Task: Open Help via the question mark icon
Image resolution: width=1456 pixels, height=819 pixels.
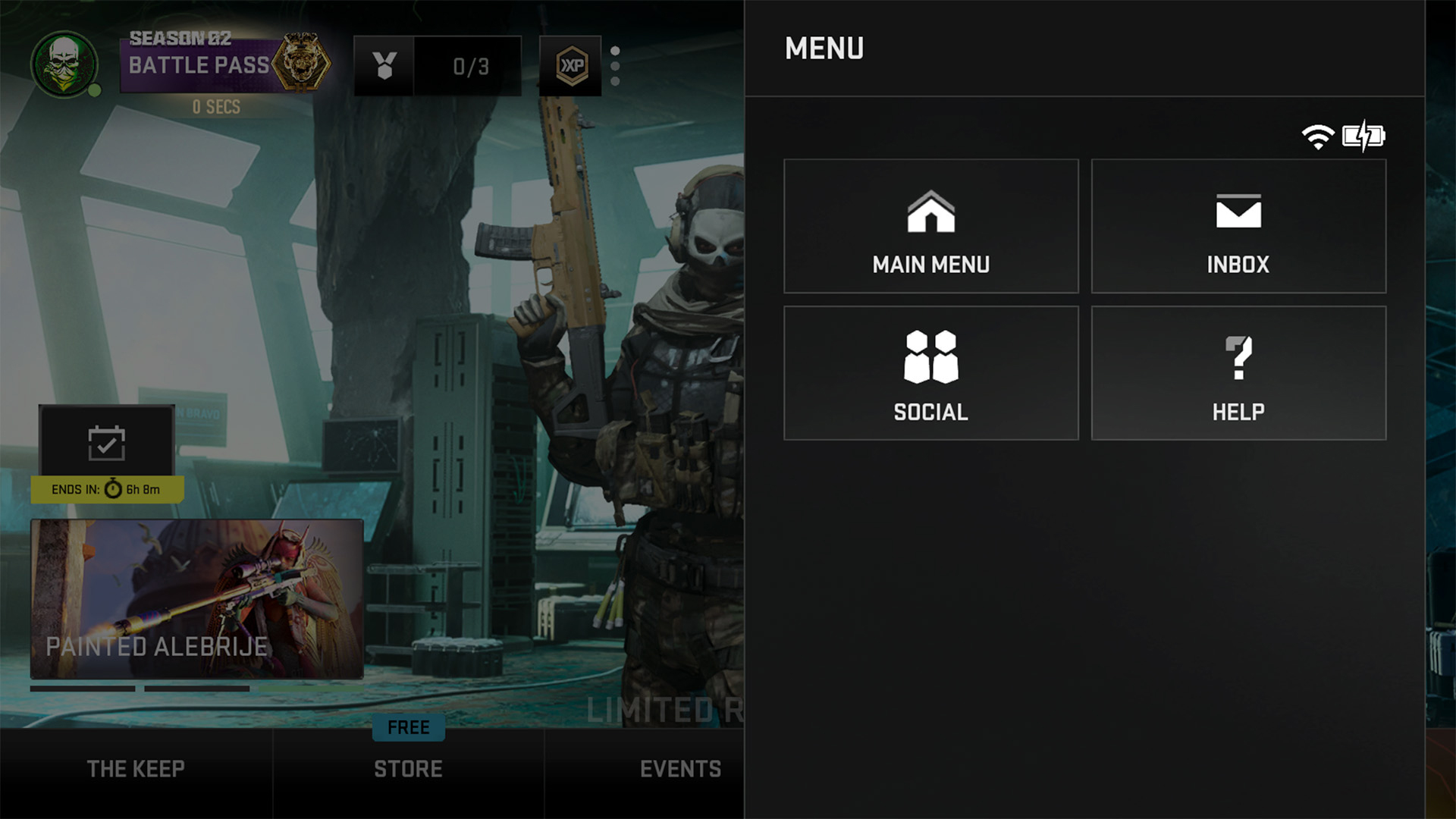Action: tap(1238, 372)
